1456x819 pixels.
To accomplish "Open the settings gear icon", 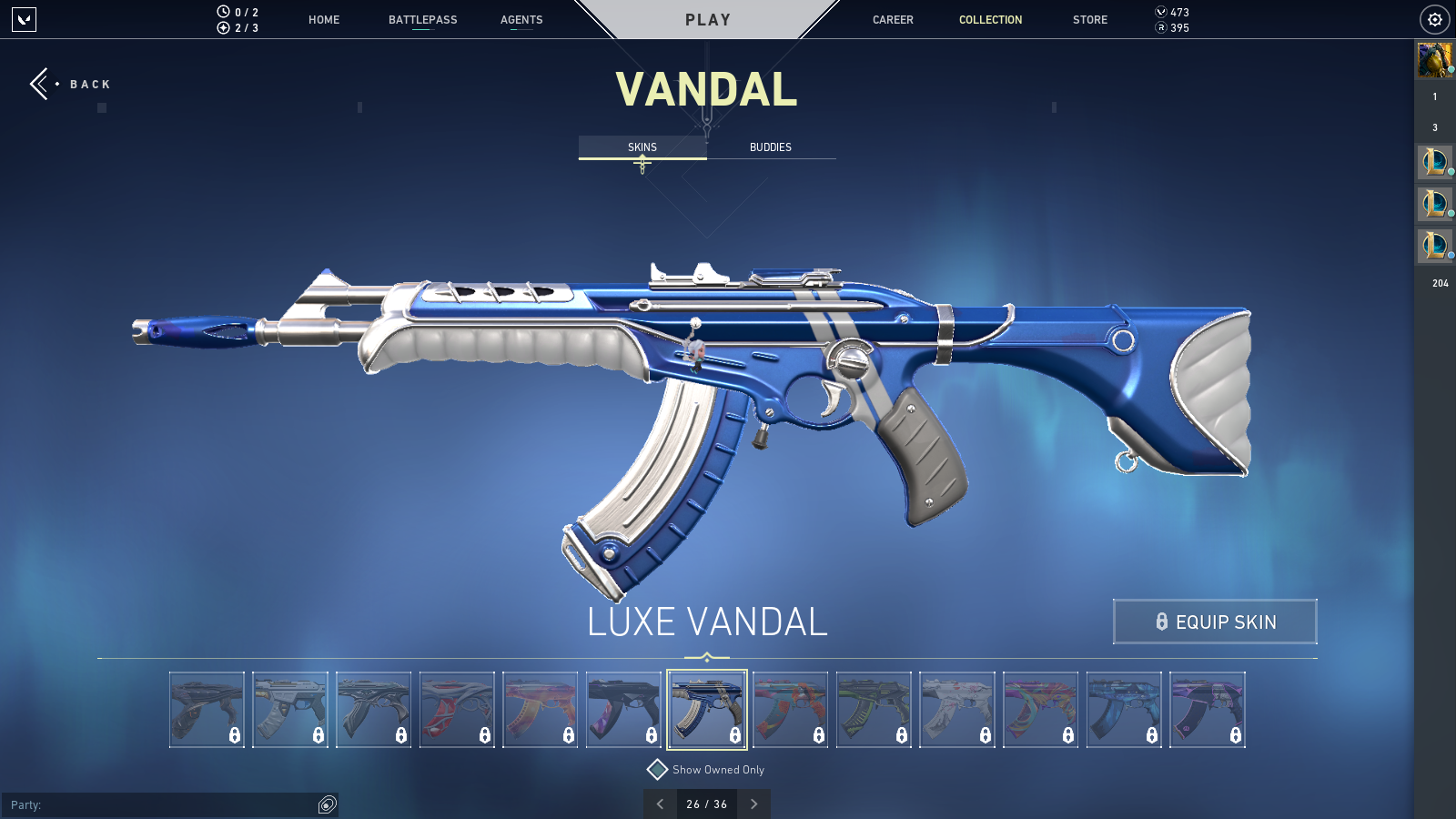I will [x=1435, y=19].
